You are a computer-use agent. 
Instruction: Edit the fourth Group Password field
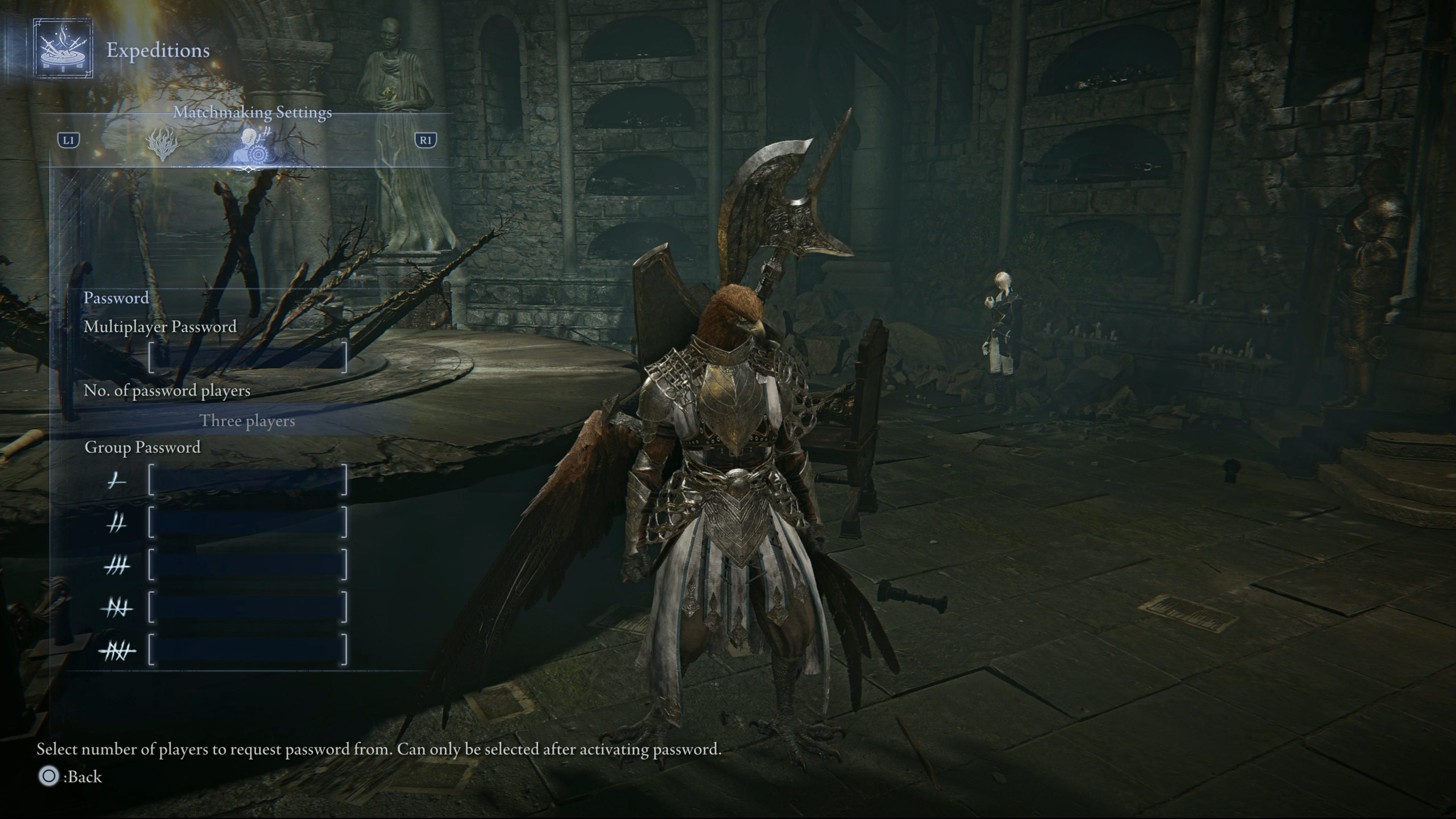248,607
